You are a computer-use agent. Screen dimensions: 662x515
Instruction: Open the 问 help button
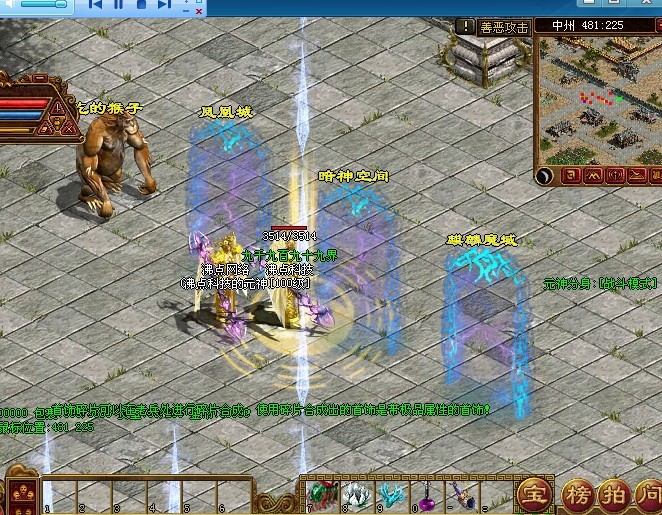point(648,493)
